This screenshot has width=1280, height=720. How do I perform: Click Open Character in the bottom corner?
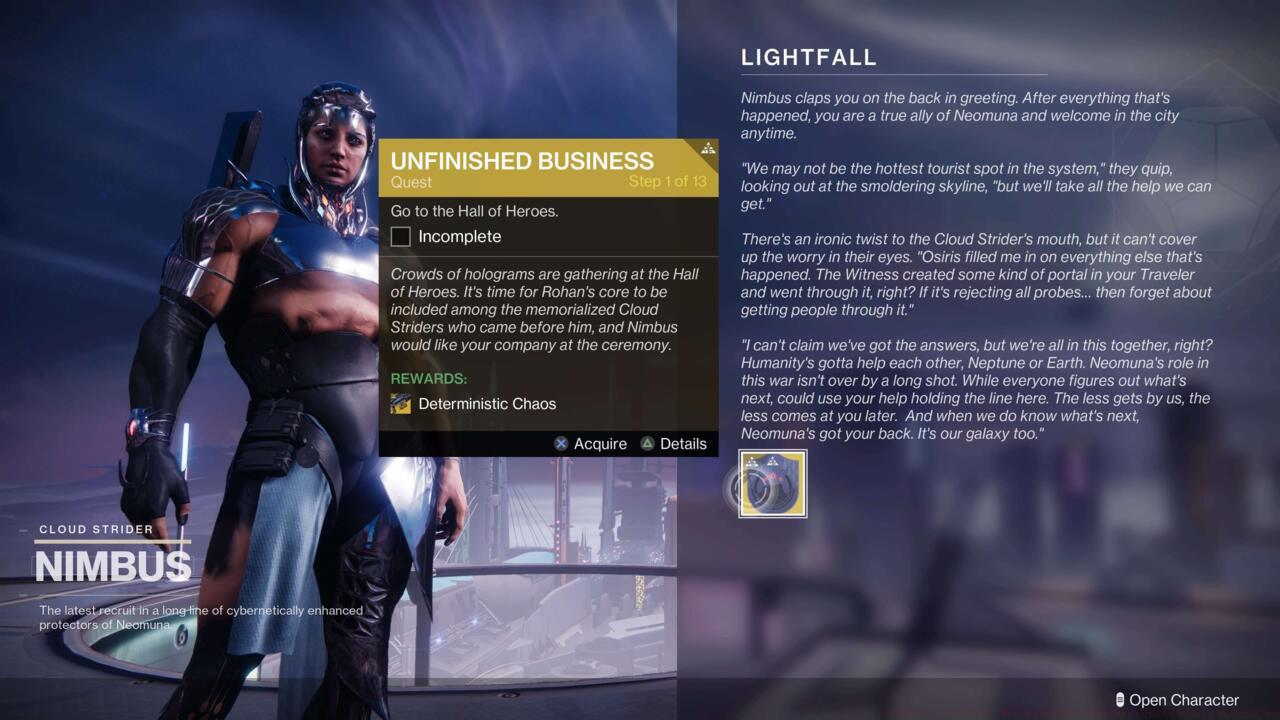point(1185,700)
